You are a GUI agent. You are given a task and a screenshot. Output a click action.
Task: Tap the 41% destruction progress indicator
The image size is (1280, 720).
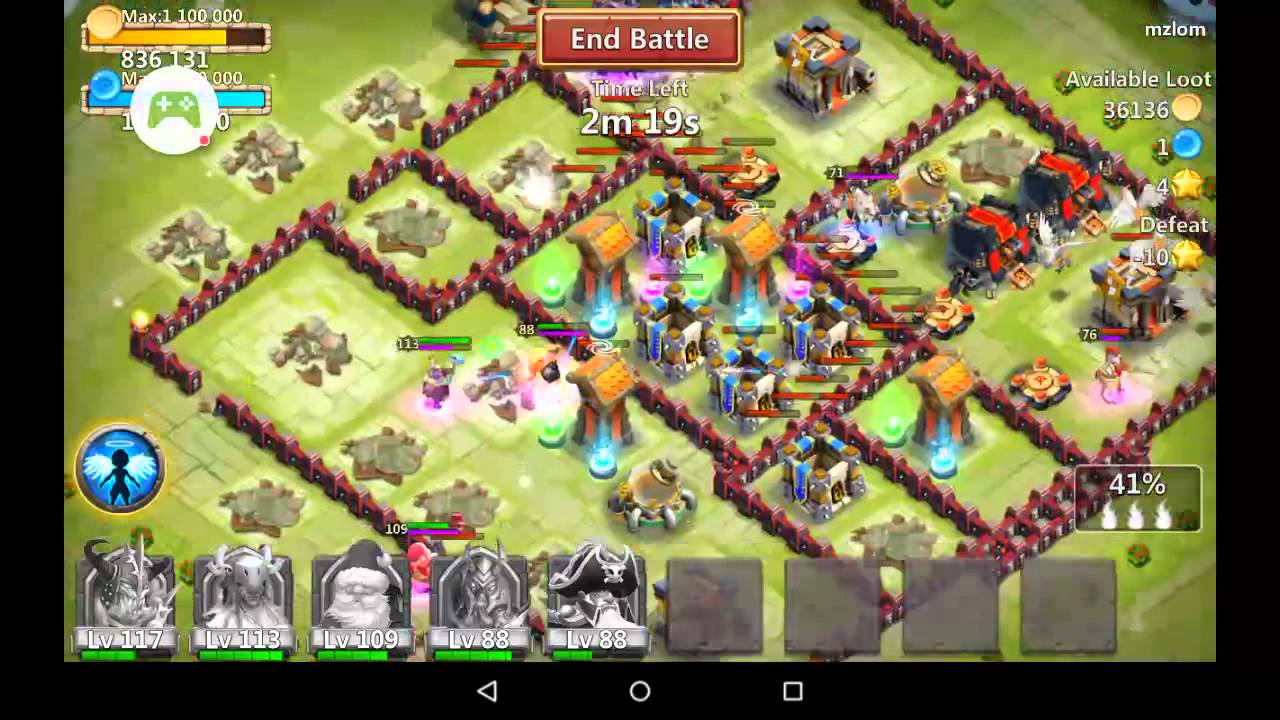1139,496
